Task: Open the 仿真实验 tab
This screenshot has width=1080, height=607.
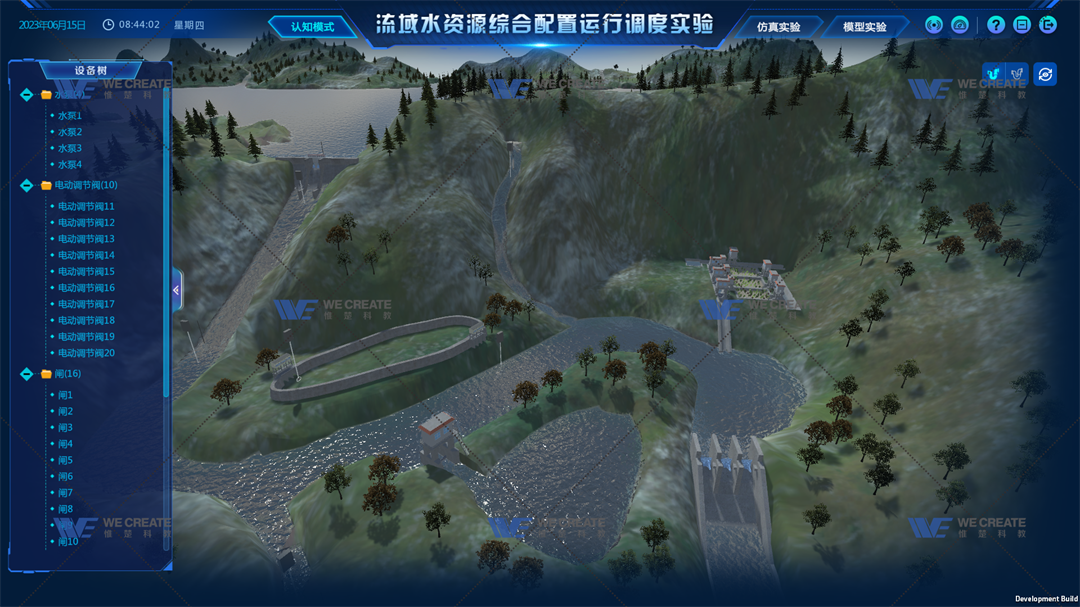Action: (779, 27)
